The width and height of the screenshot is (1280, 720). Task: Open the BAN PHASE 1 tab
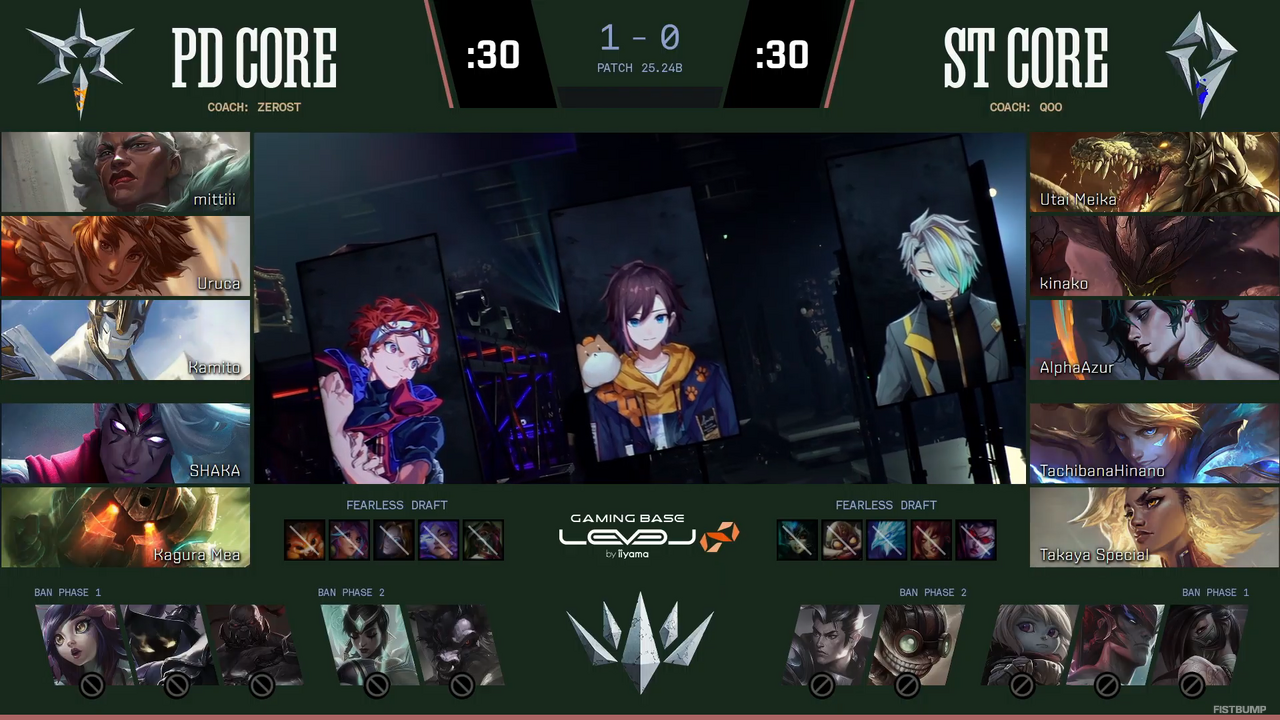click(67, 592)
